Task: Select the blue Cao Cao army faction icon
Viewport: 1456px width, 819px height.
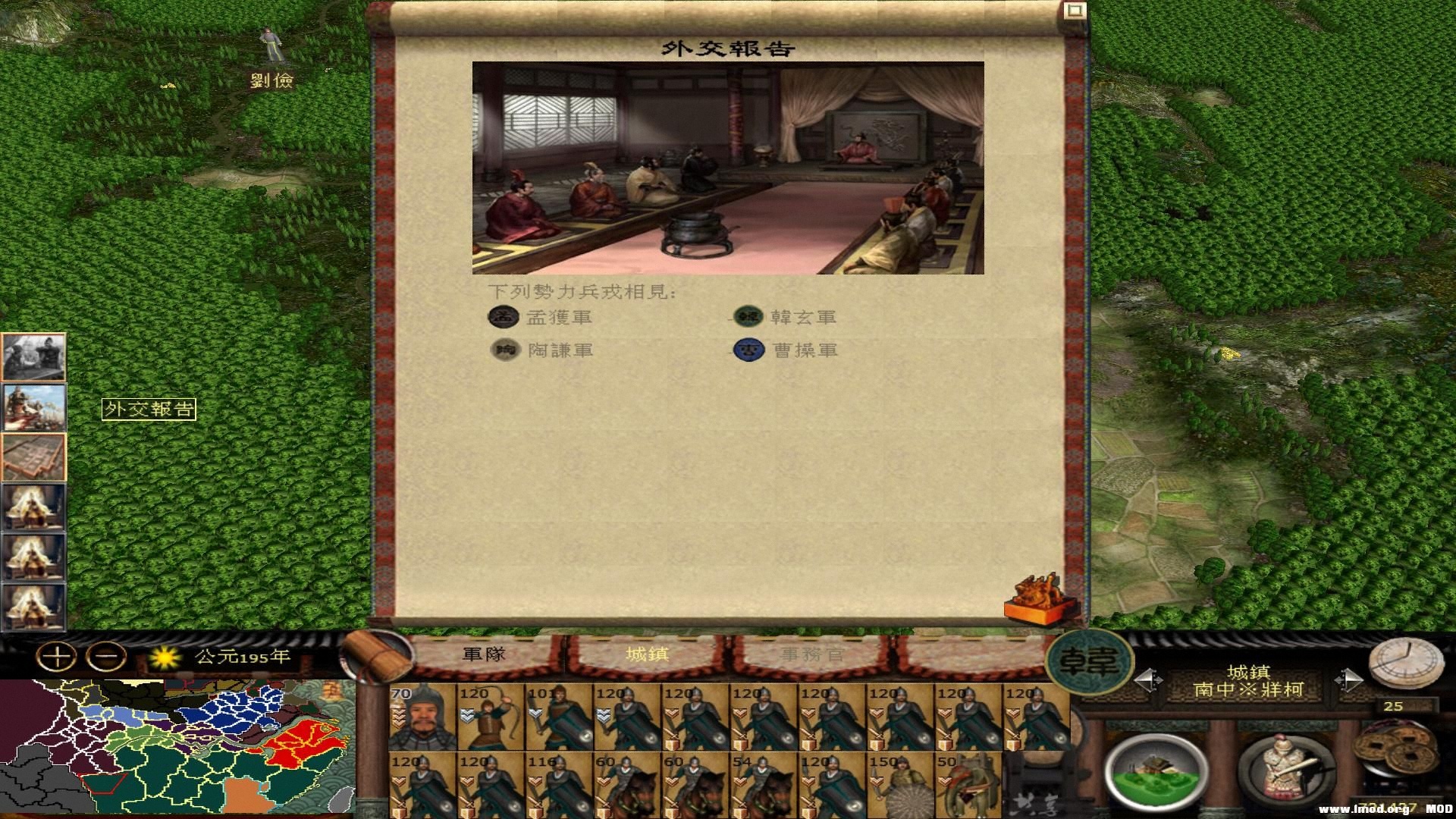Action: point(748,350)
